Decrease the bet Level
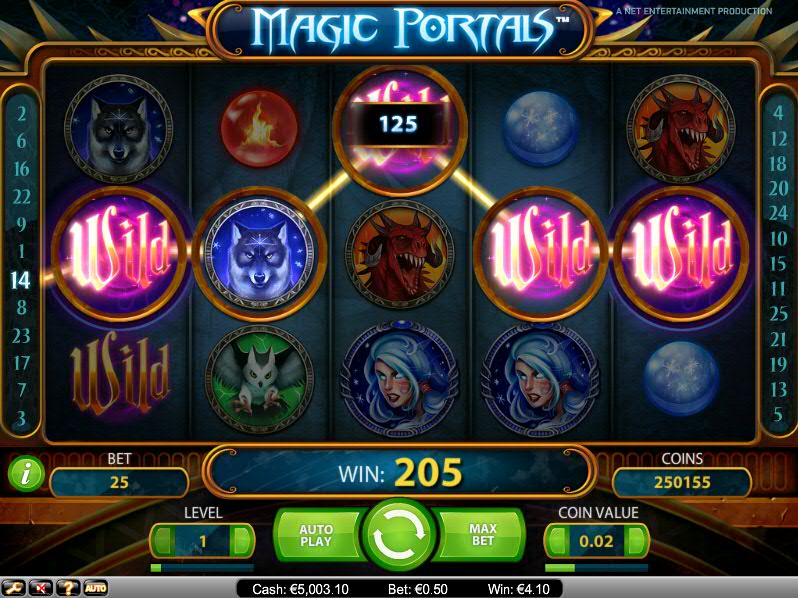 coord(162,541)
